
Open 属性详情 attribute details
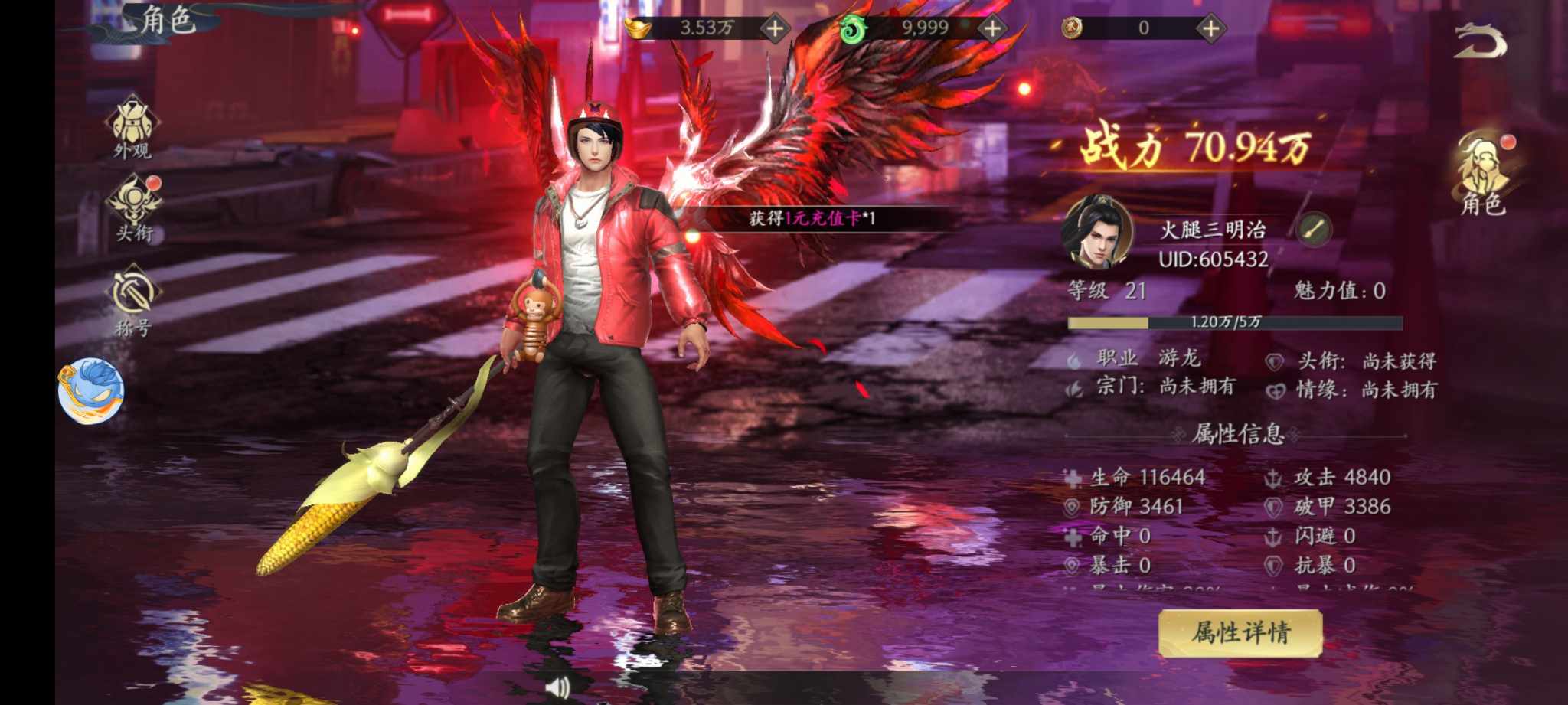1240,633
